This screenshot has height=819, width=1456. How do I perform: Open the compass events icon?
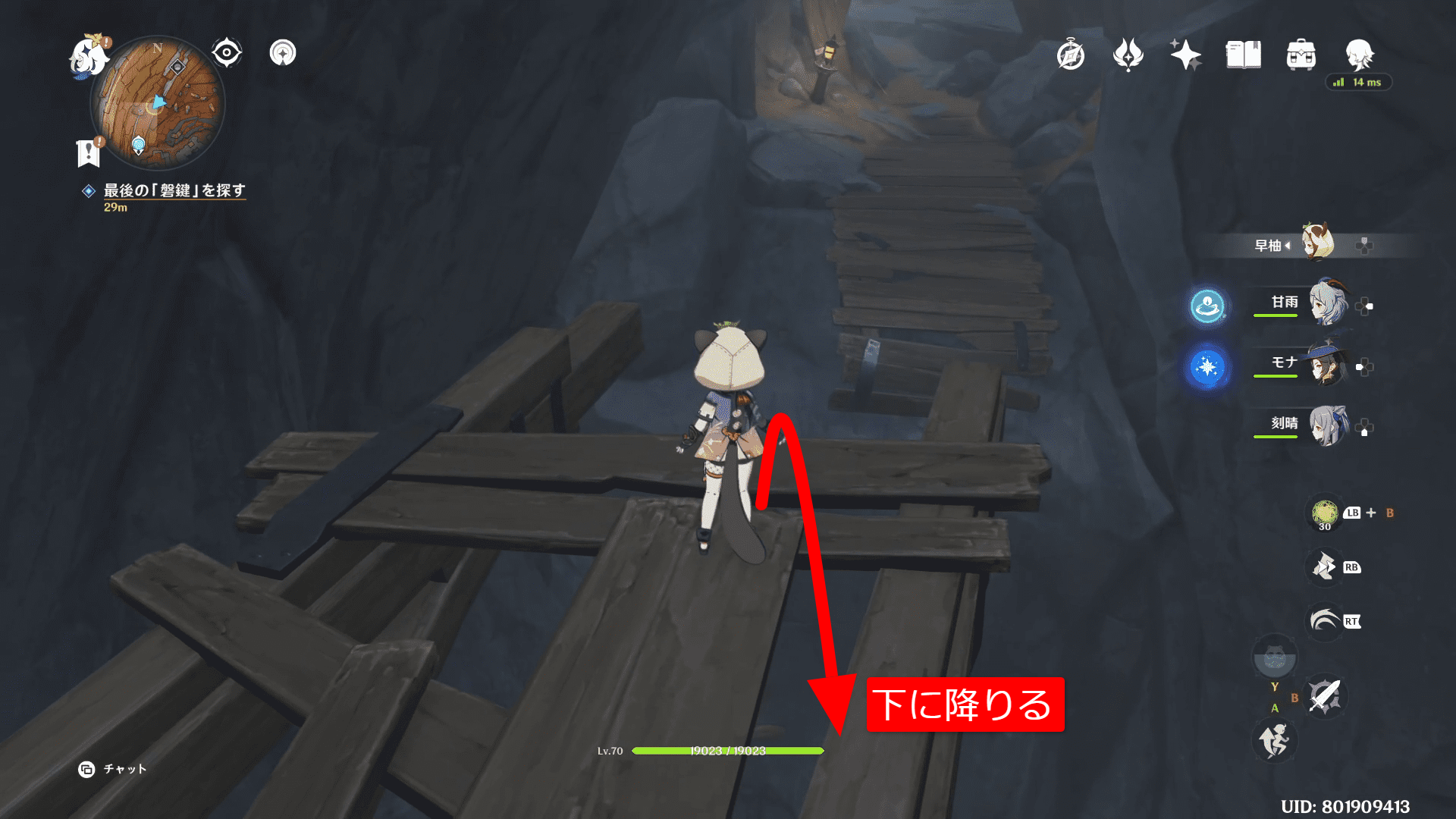(x=1071, y=55)
